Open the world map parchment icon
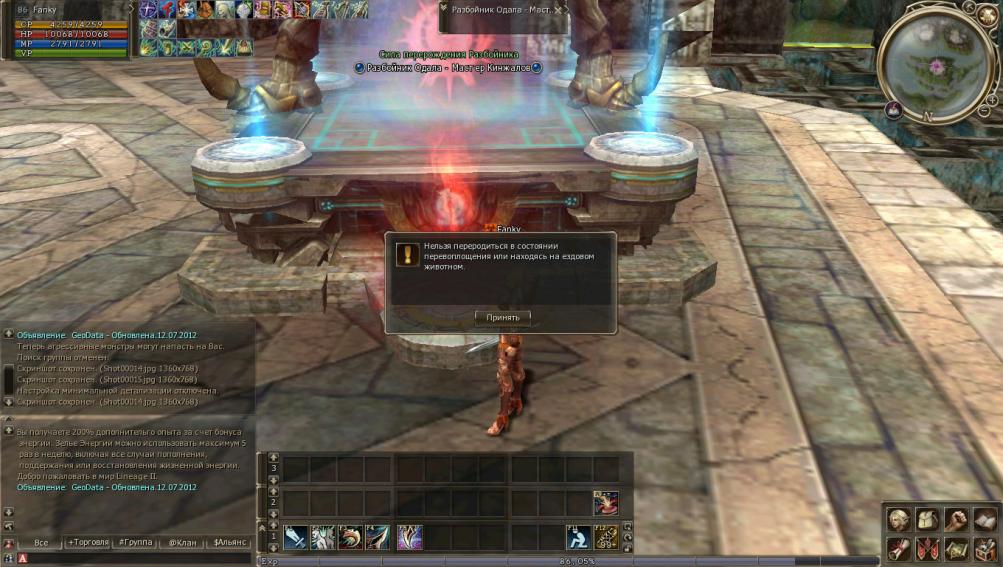Viewport: 1003px width, 567px height. (x=957, y=548)
